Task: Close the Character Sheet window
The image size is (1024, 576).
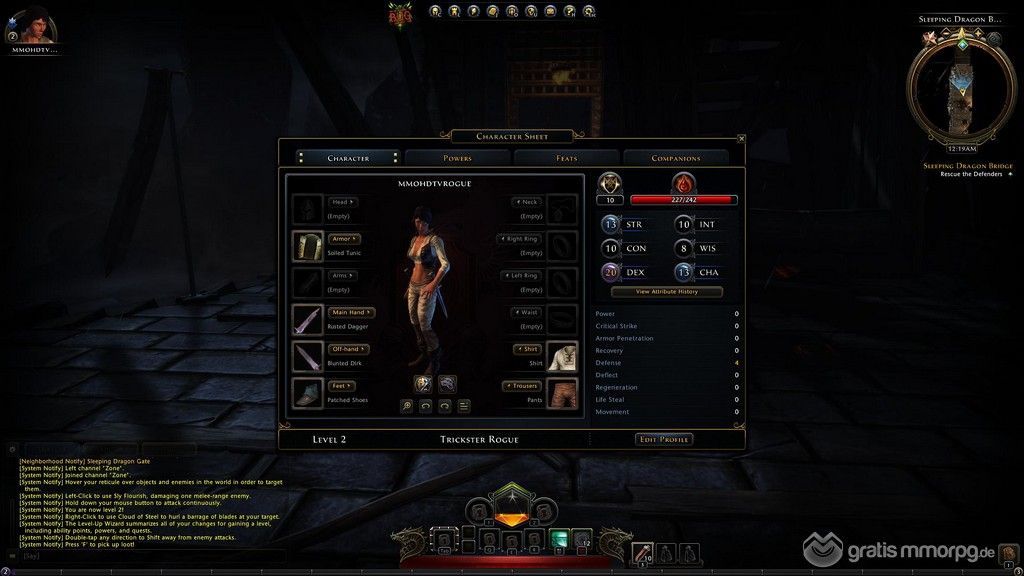Action: [x=741, y=139]
